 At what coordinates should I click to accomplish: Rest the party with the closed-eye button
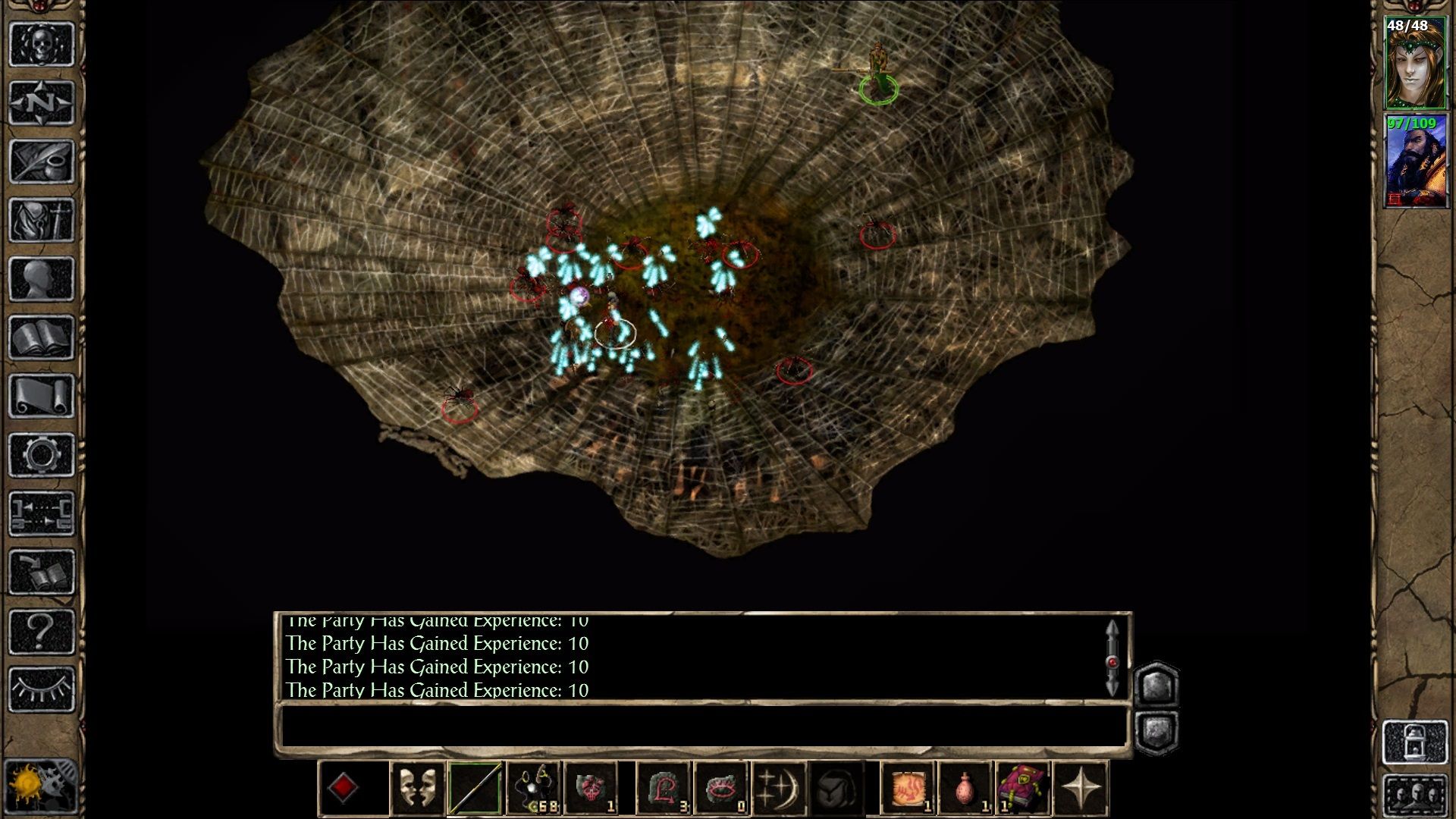pos(42,689)
